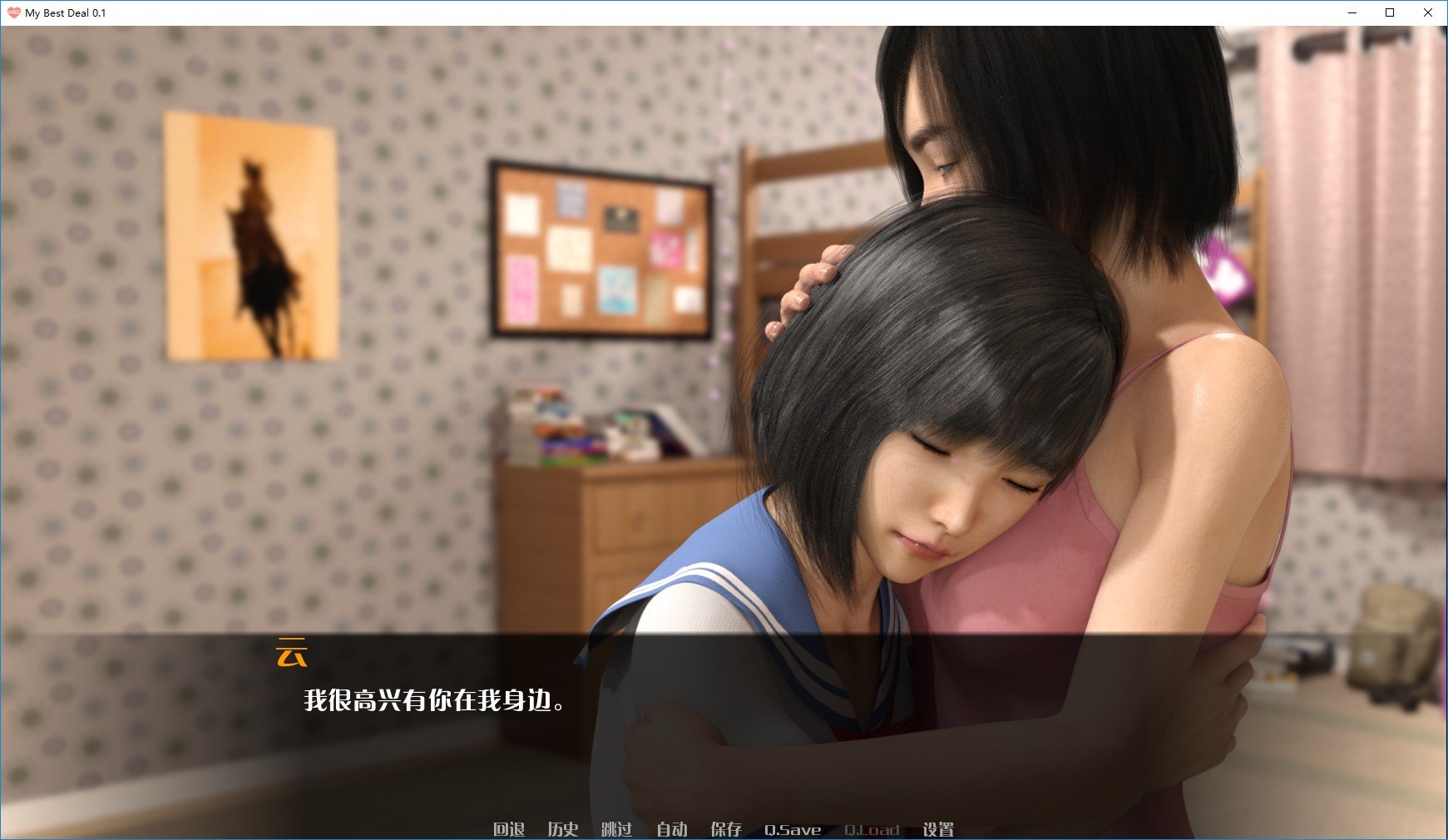The height and width of the screenshot is (840, 1448).
Task: Click the dialogue text to advance the story
Action: (433, 701)
